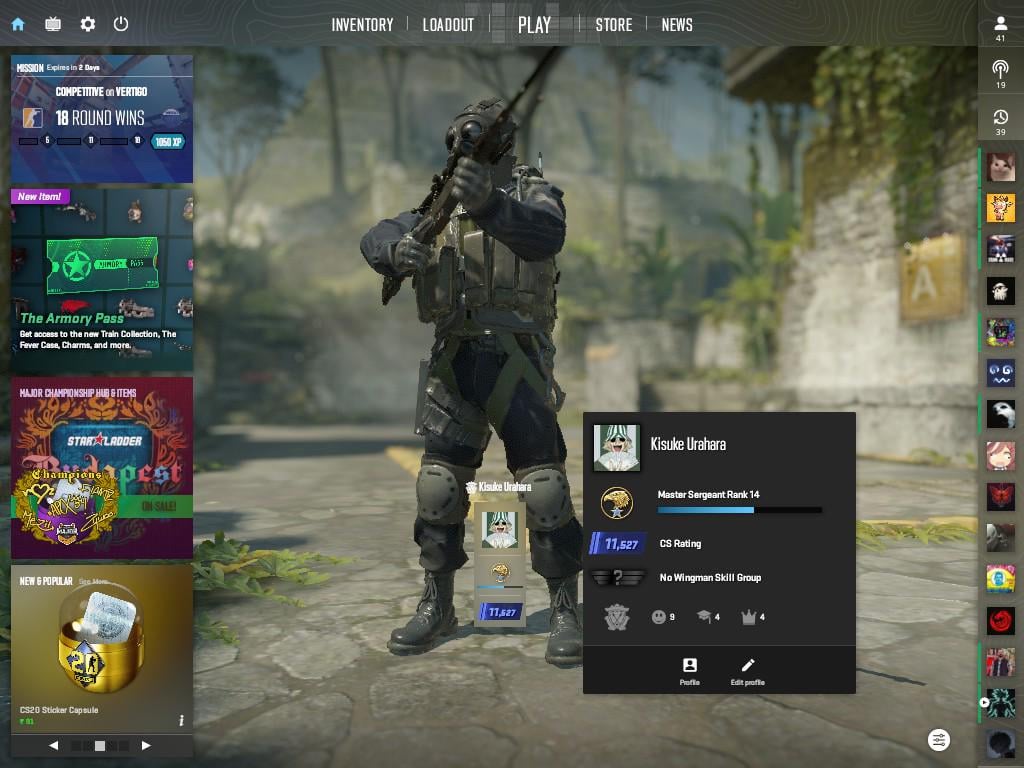Open the Vertigo competitive mission panel
Image resolution: width=1024 pixels, height=768 pixels.
click(x=102, y=118)
